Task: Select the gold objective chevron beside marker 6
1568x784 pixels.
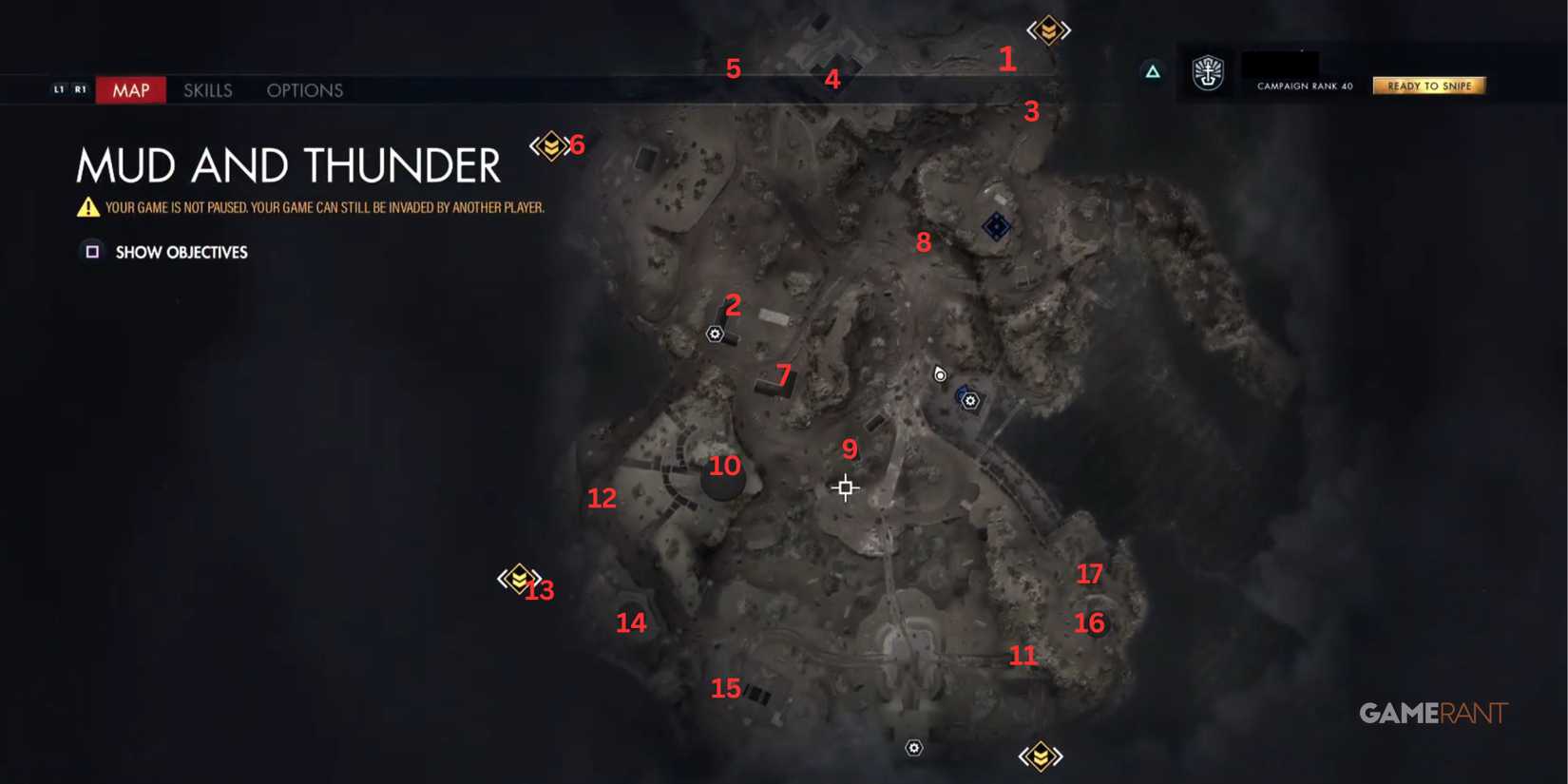Action: [549, 144]
